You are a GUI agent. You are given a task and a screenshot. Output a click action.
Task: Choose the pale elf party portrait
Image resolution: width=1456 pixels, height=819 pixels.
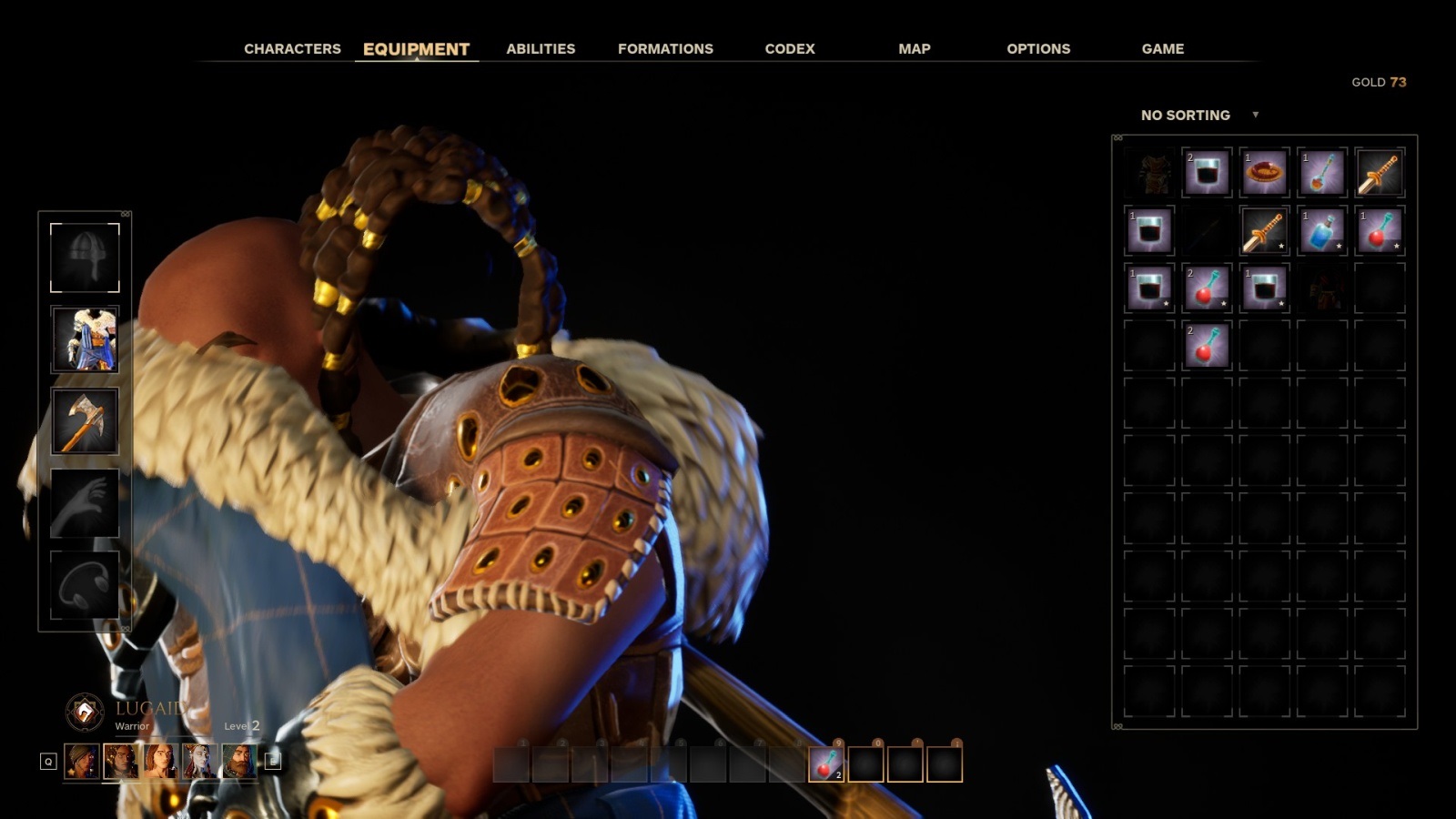tap(199, 762)
